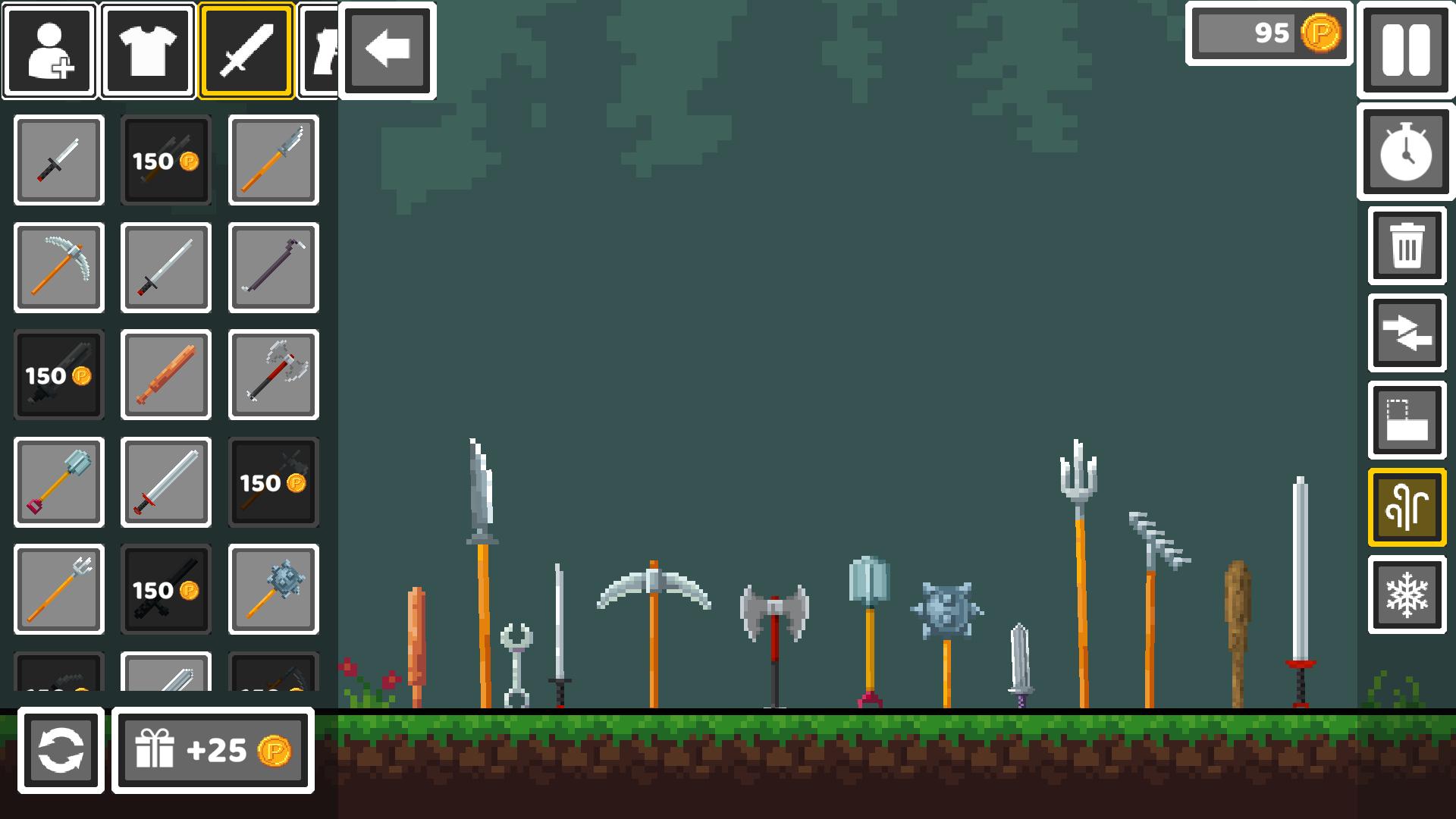The width and height of the screenshot is (1456, 819).
Task: Select the red-handled sword item
Action: (x=165, y=482)
